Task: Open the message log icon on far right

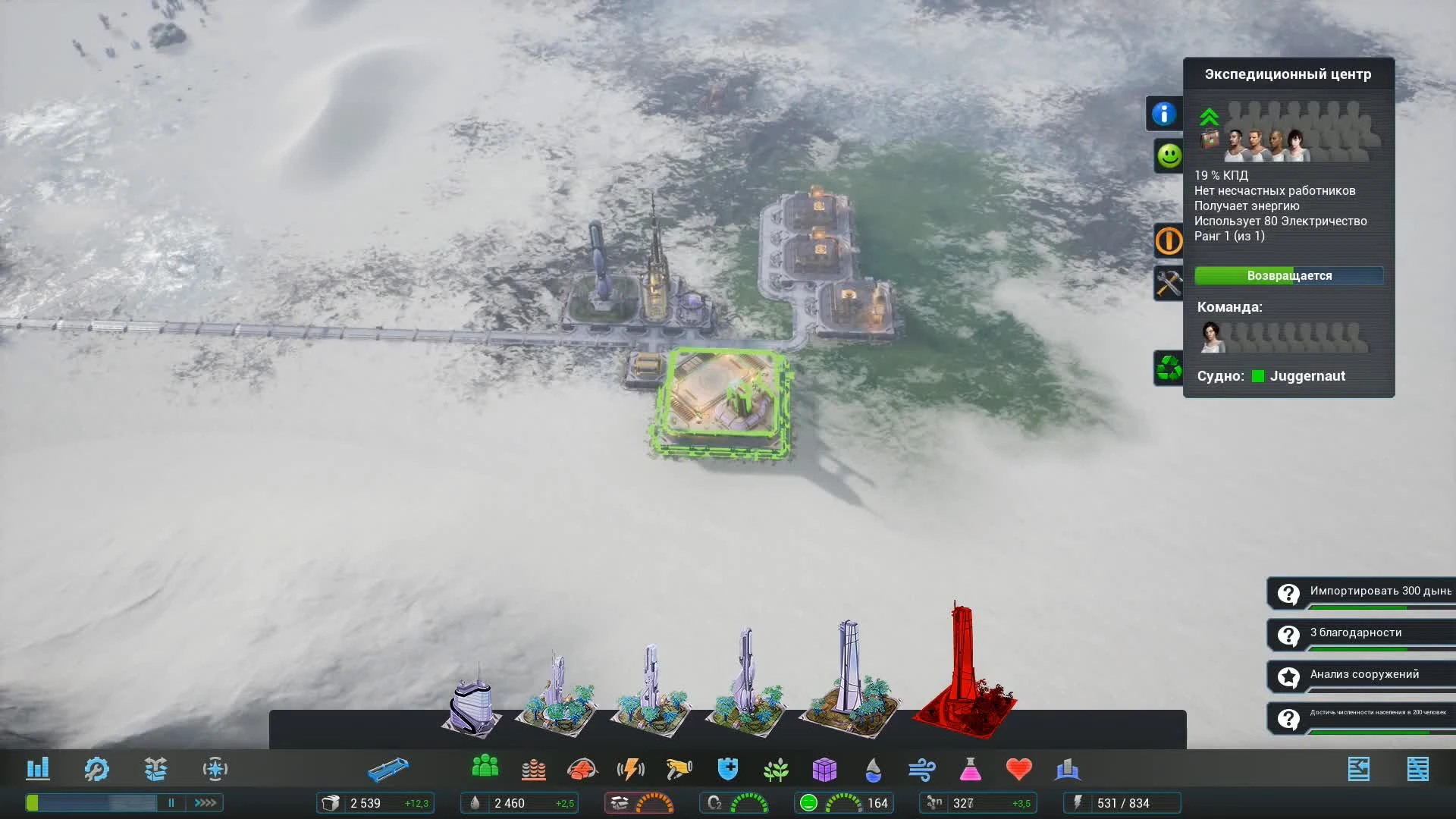Action: [1417, 768]
